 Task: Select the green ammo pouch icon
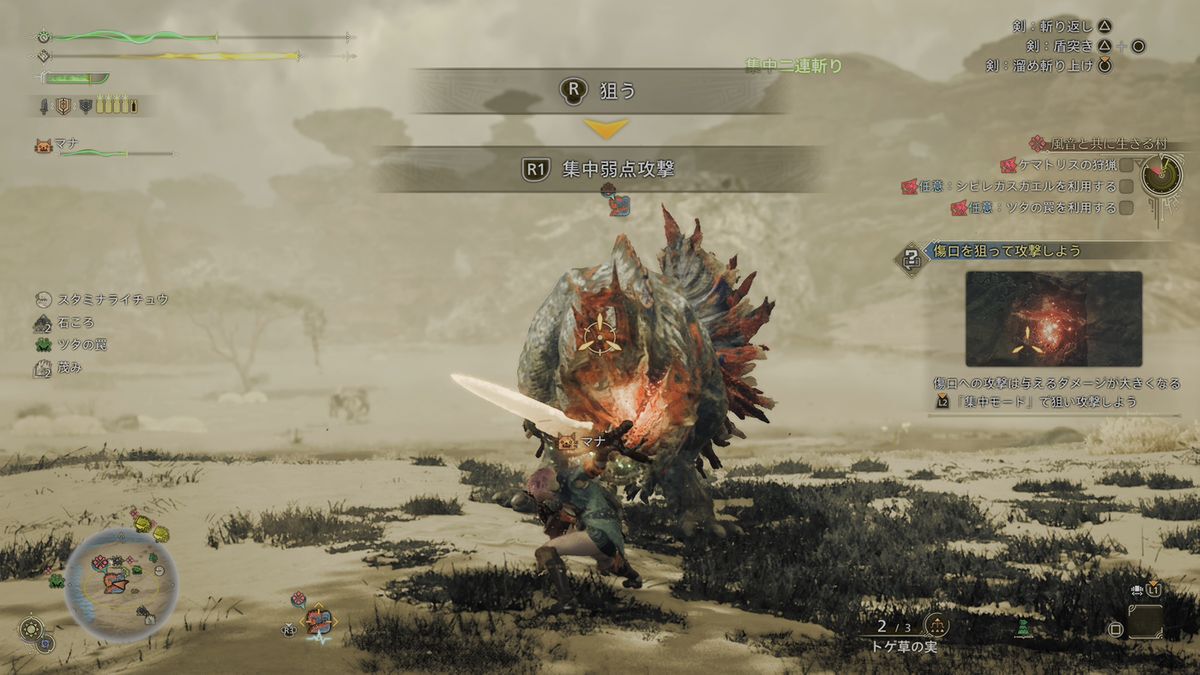(x=1022, y=627)
